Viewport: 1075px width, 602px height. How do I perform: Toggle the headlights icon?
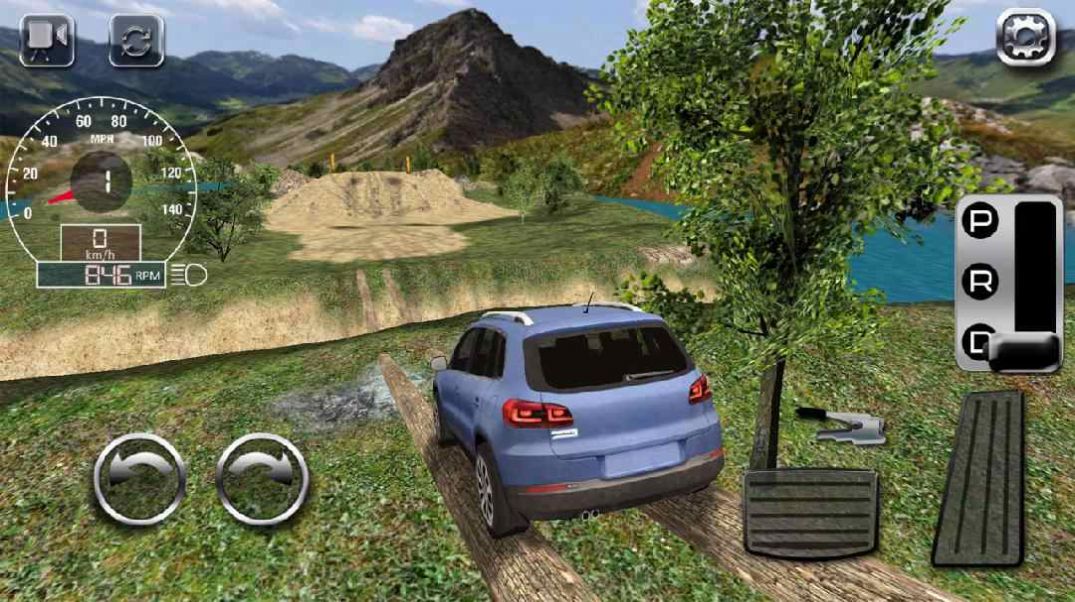pyautogui.click(x=190, y=275)
